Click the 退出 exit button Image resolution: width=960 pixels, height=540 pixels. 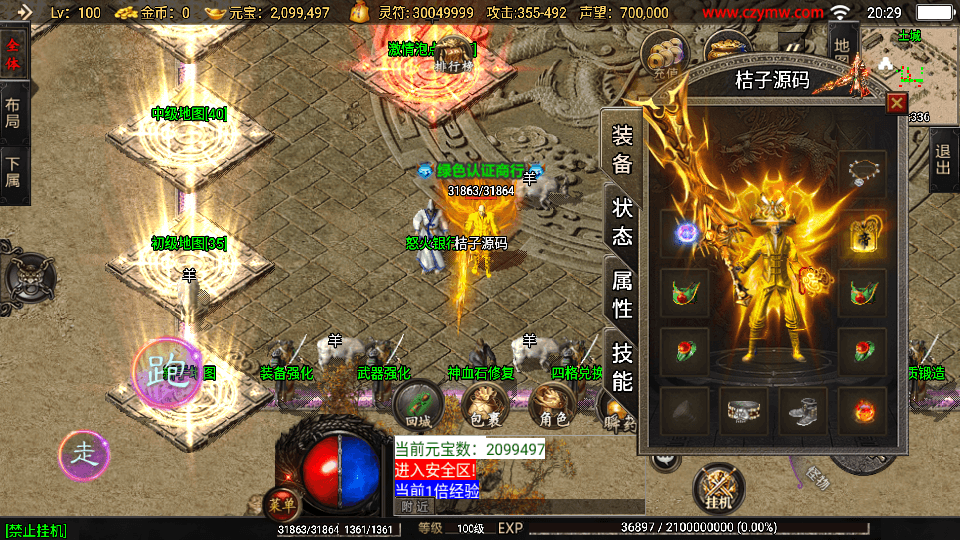click(x=943, y=160)
